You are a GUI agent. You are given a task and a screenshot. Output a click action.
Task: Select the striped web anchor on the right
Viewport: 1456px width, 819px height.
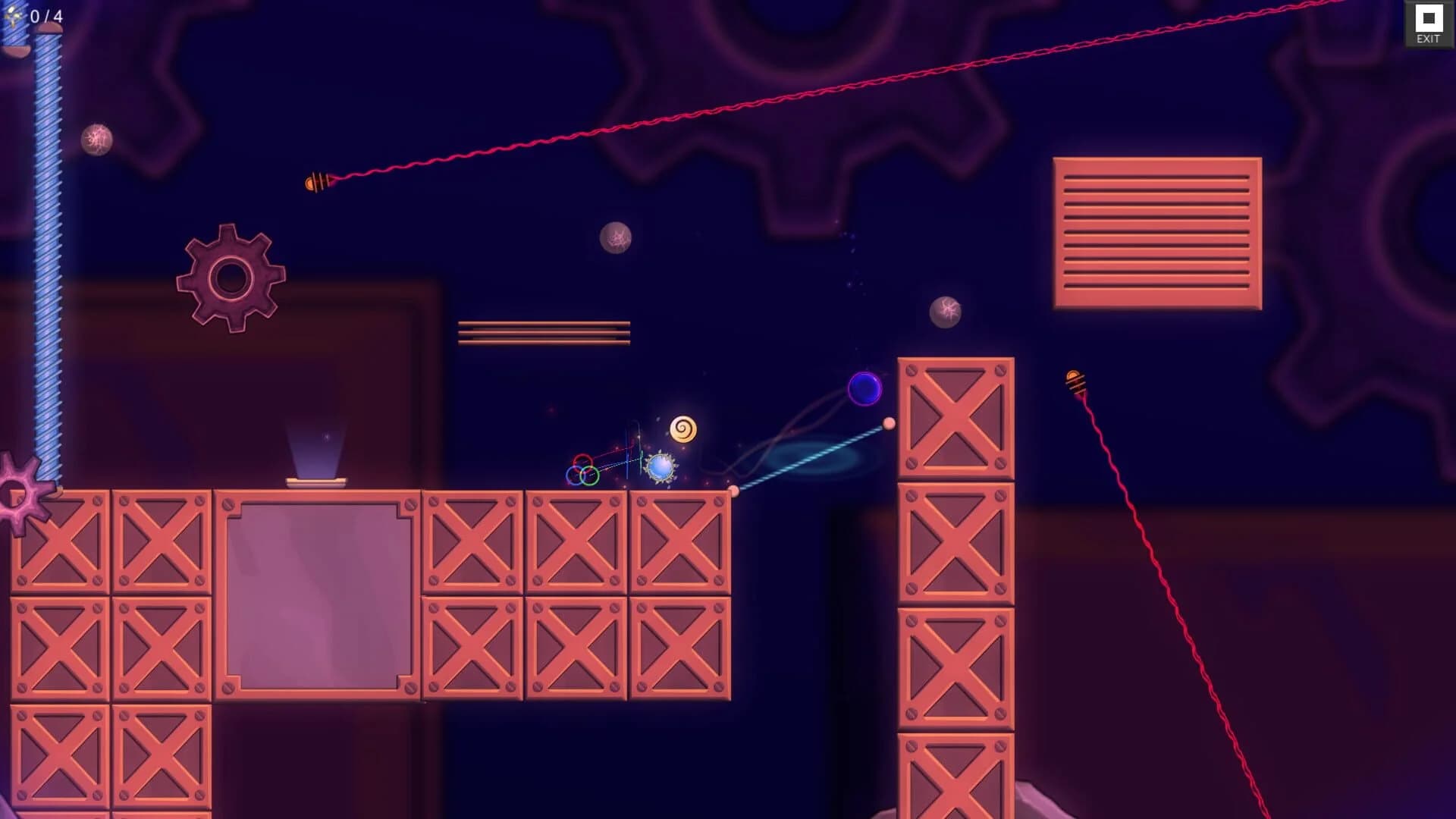[1075, 381]
